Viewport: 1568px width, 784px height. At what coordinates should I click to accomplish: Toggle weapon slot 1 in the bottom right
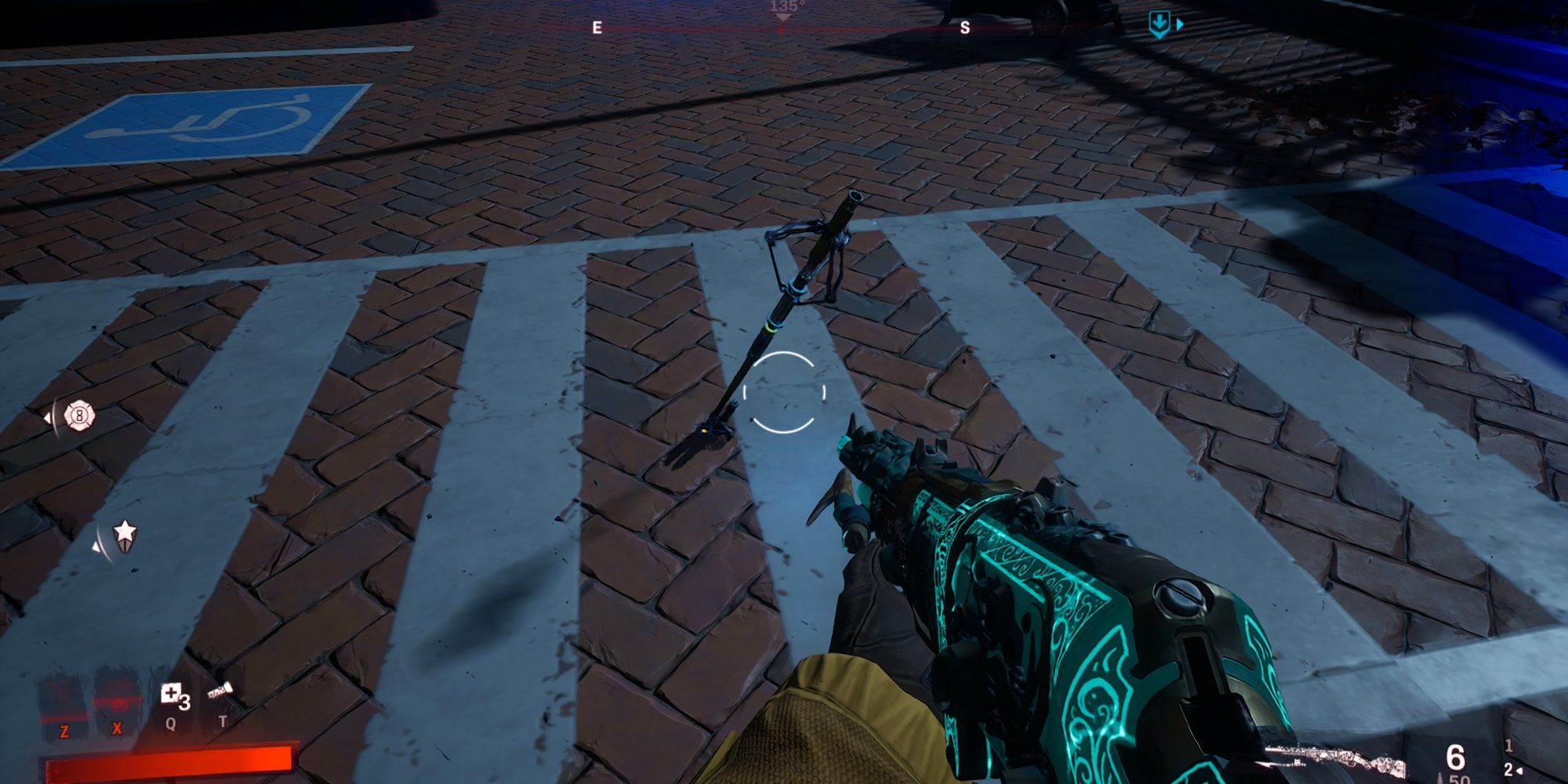(1509, 747)
